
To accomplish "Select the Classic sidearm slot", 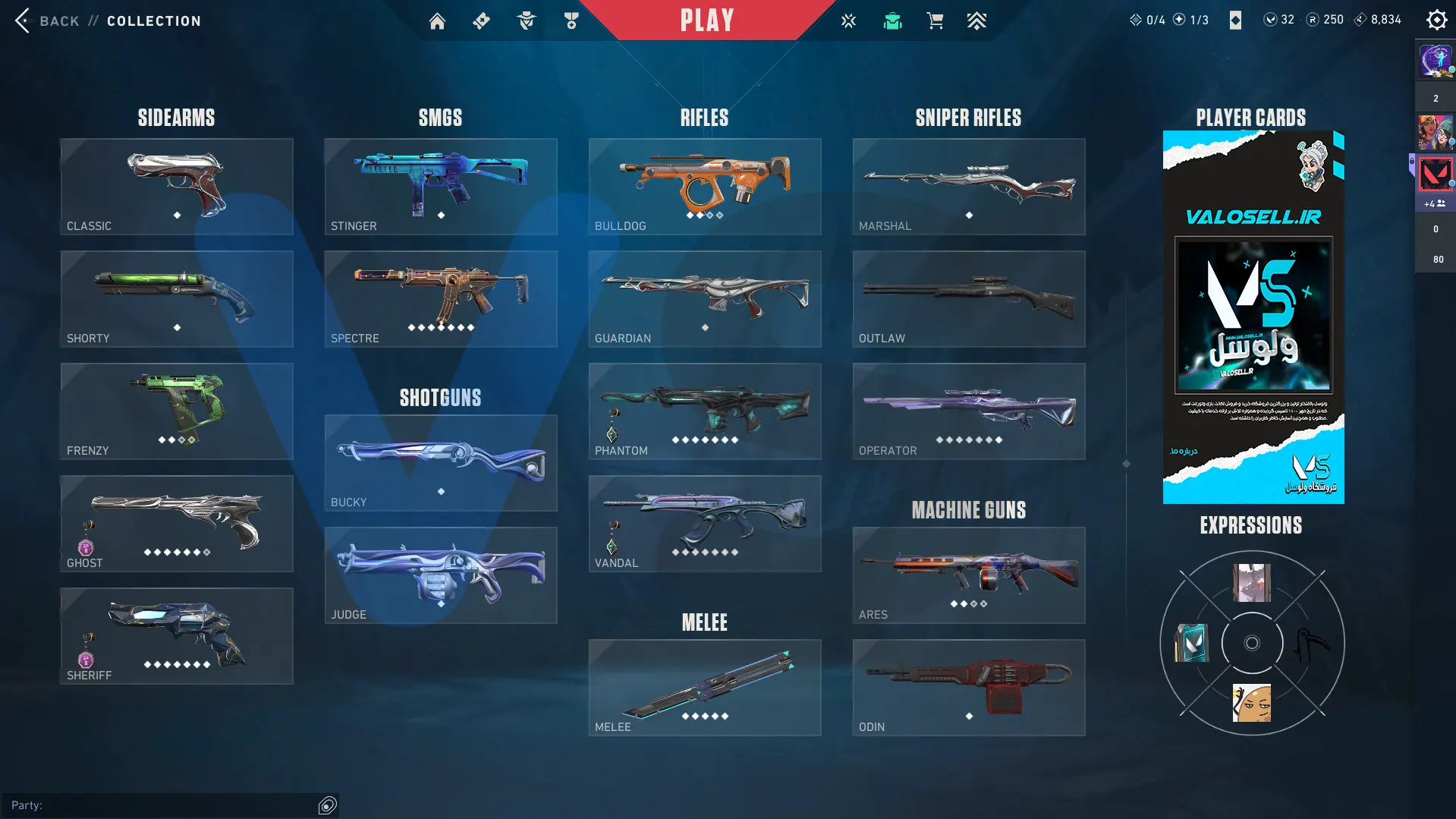I will [177, 187].
